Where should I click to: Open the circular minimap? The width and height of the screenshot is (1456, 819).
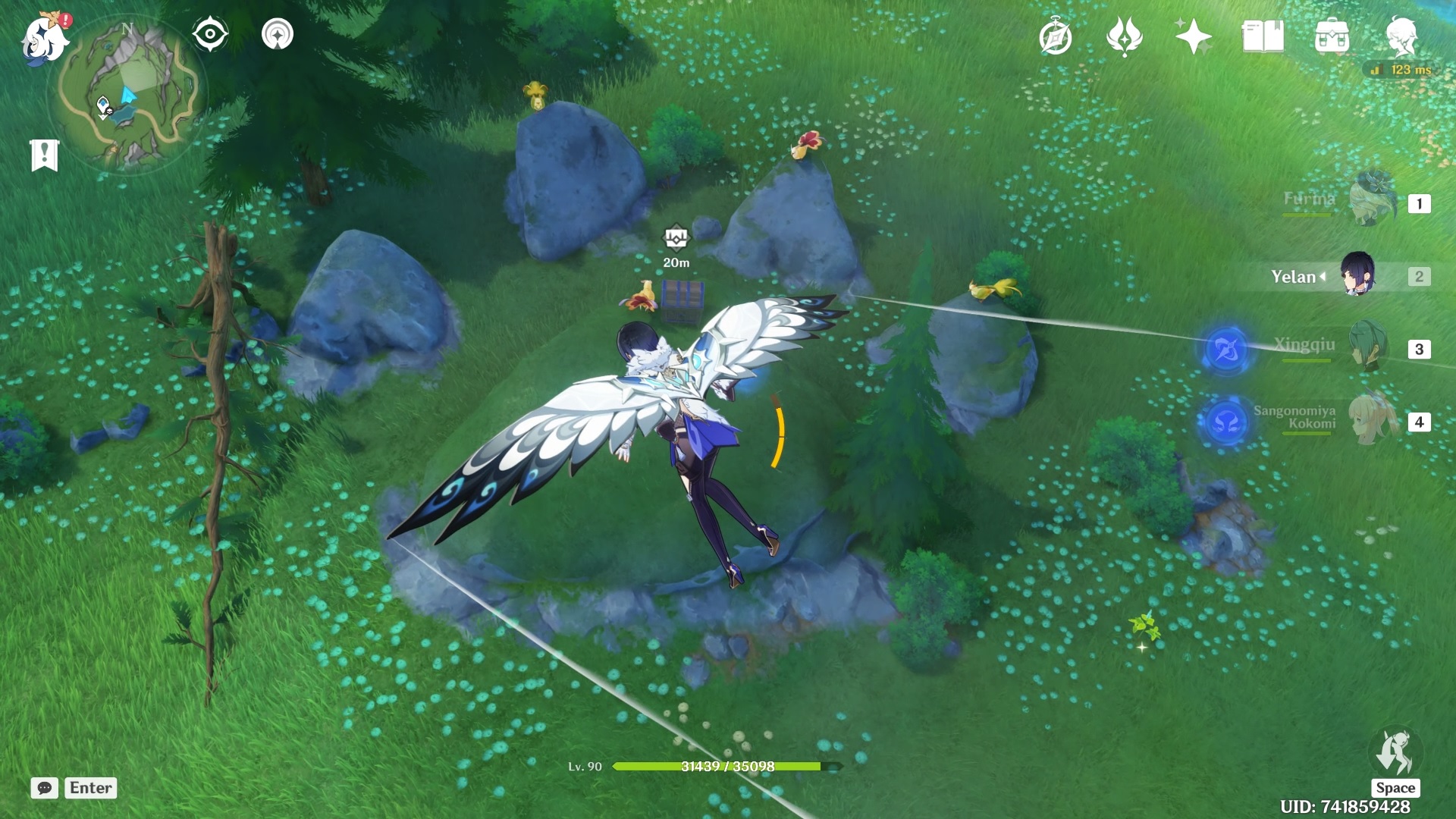pos(126,94)
